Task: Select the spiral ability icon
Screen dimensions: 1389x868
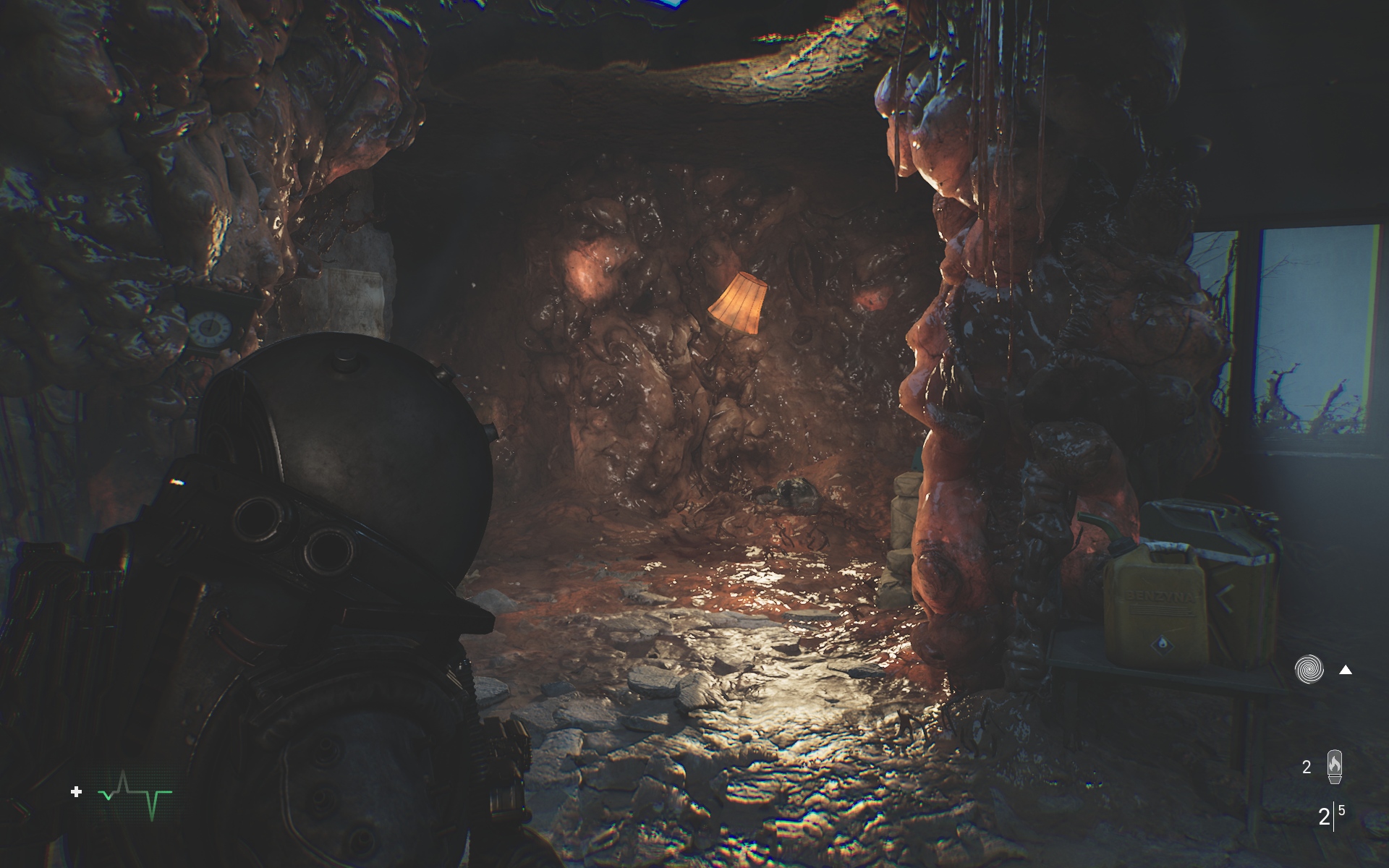Action: click(x=1309, y=669)
